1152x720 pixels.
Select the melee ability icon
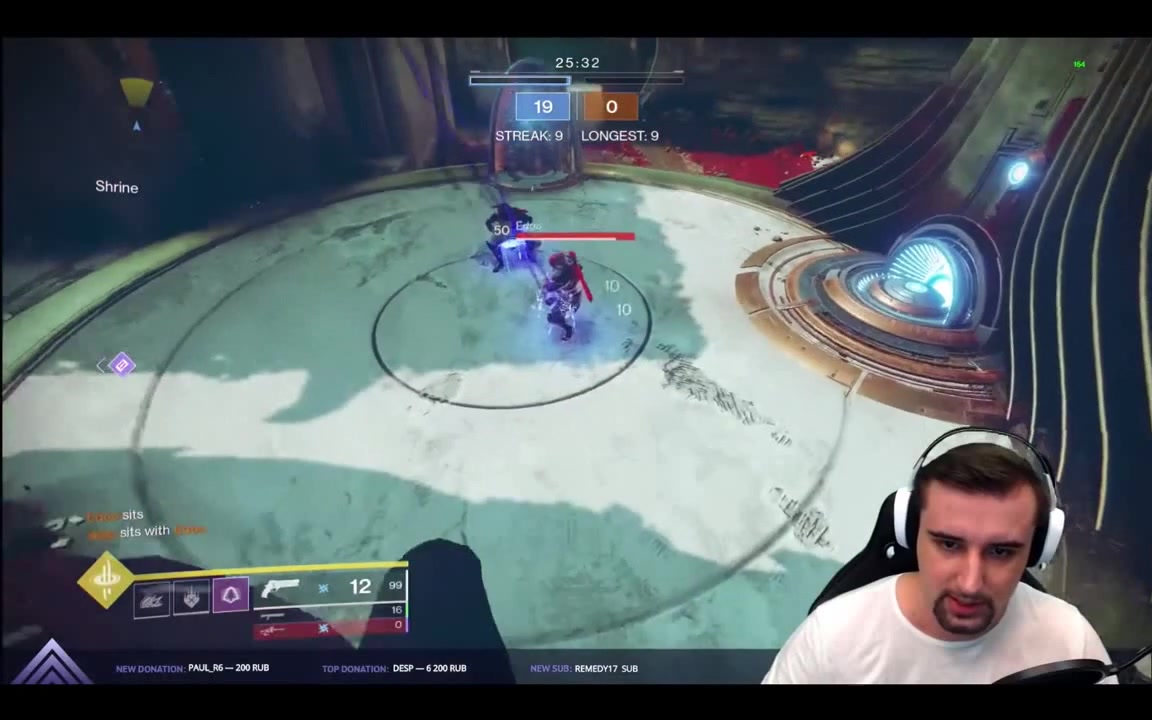point(191,598)
